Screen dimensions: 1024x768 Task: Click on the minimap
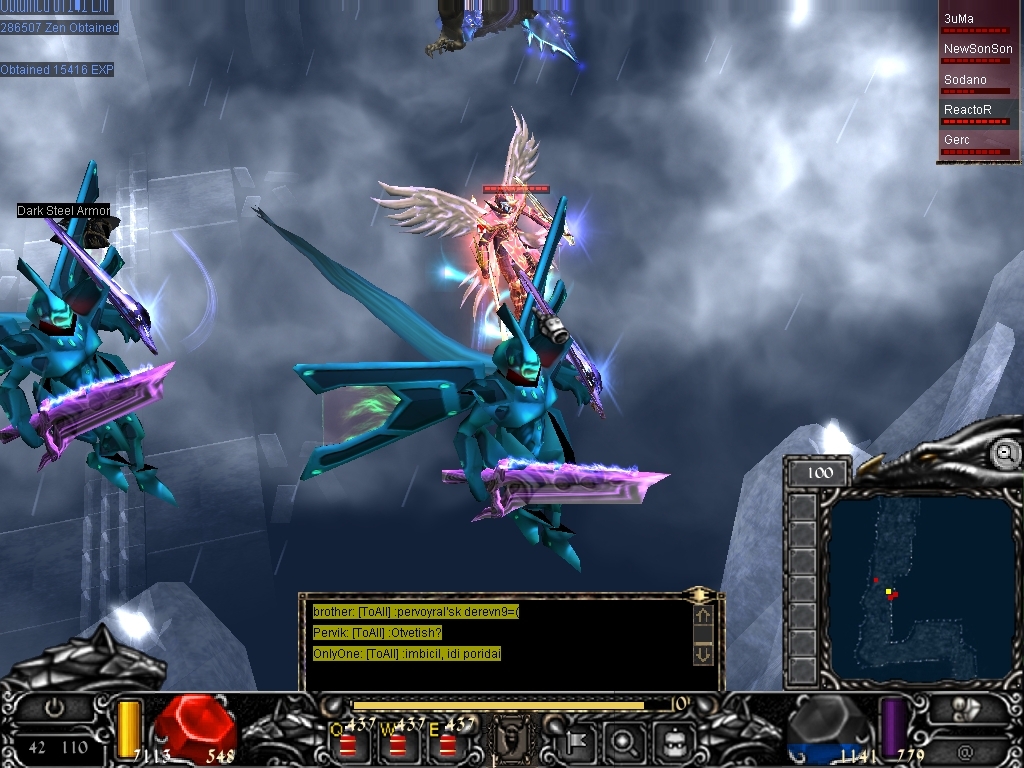click(x=920, y=588)
